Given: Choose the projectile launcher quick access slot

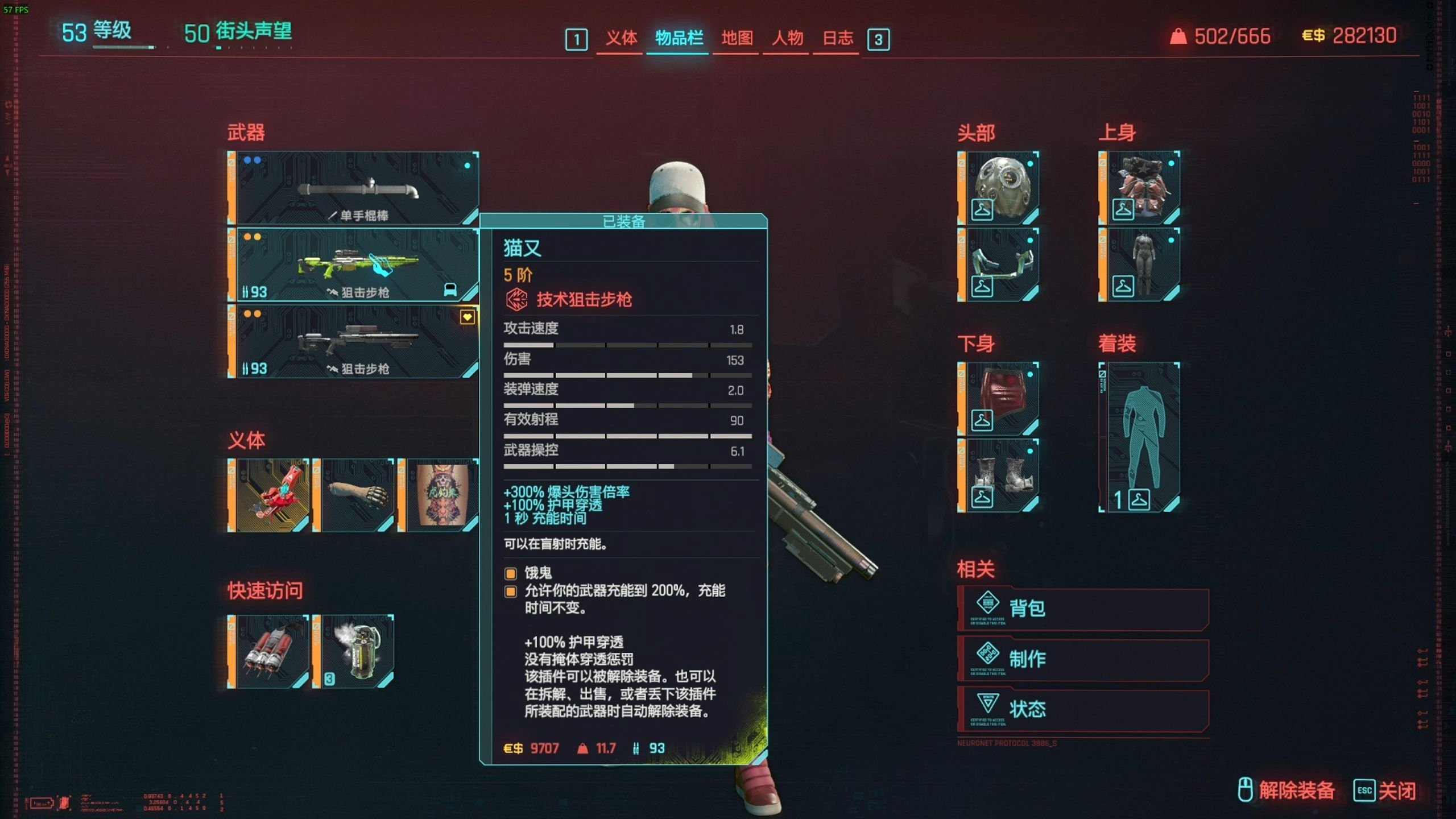Looking at the screenshot, I should 268,651.
